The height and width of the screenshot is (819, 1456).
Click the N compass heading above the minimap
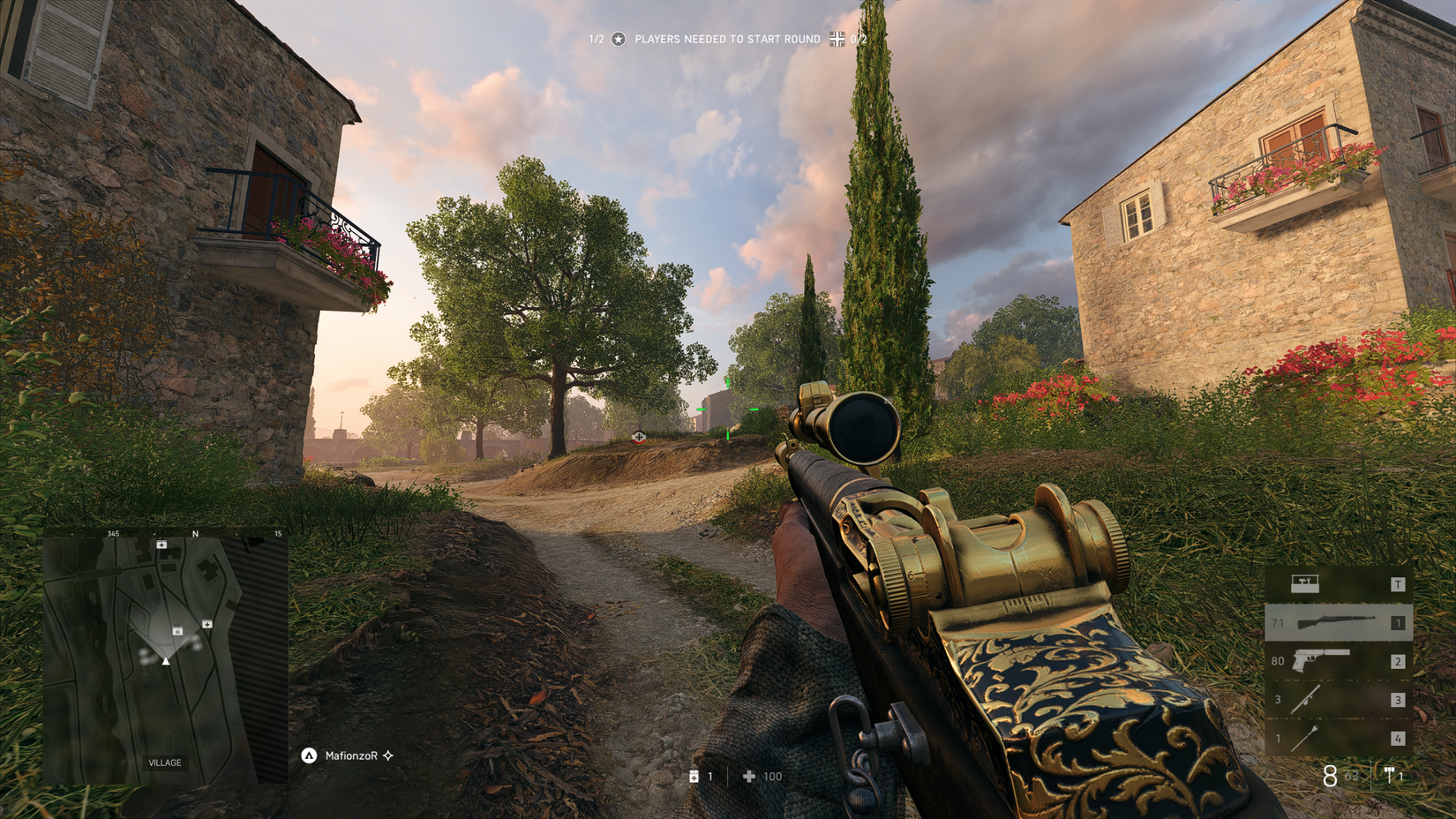click(196, 534)
